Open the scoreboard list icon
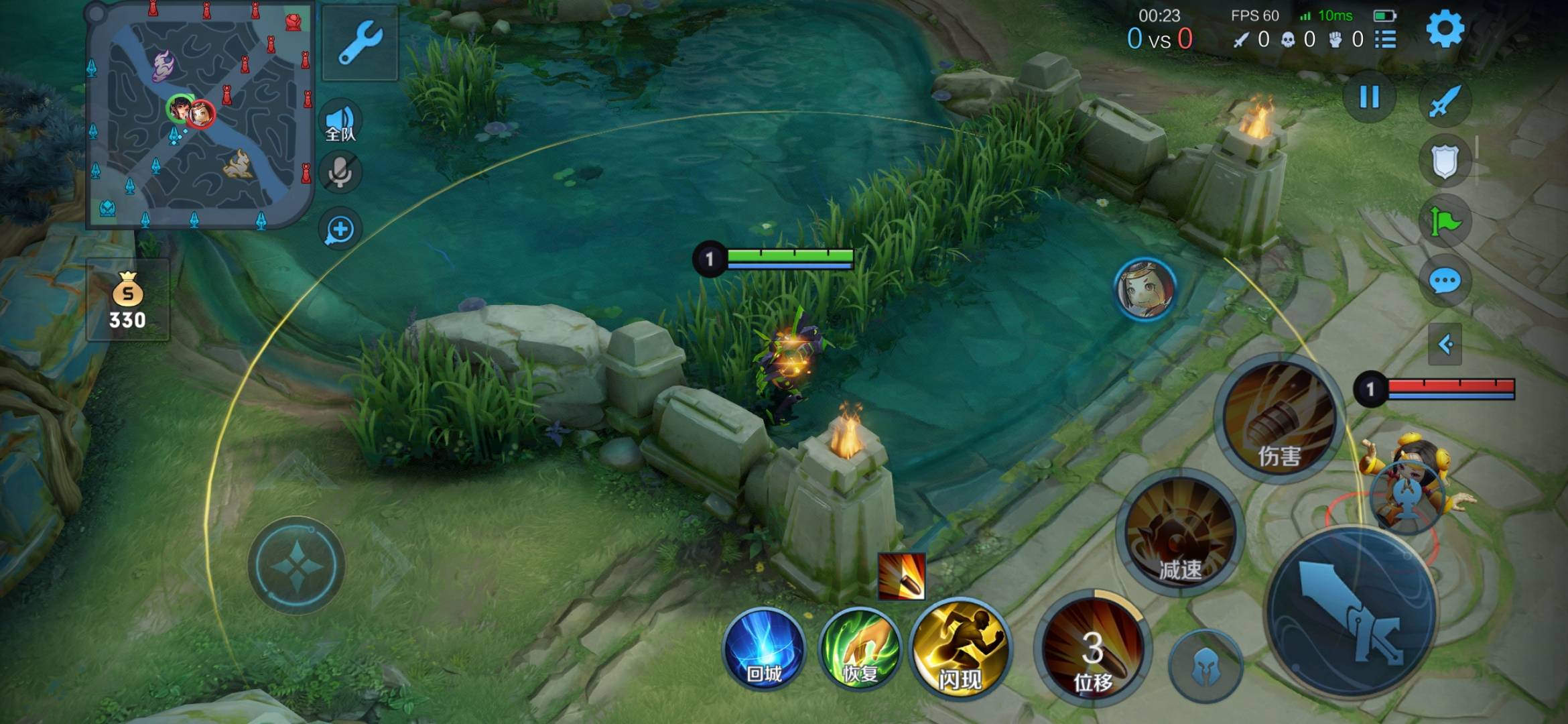Image resolution: width=1568 pixels, height=724 pixels. click(1385, 40)
